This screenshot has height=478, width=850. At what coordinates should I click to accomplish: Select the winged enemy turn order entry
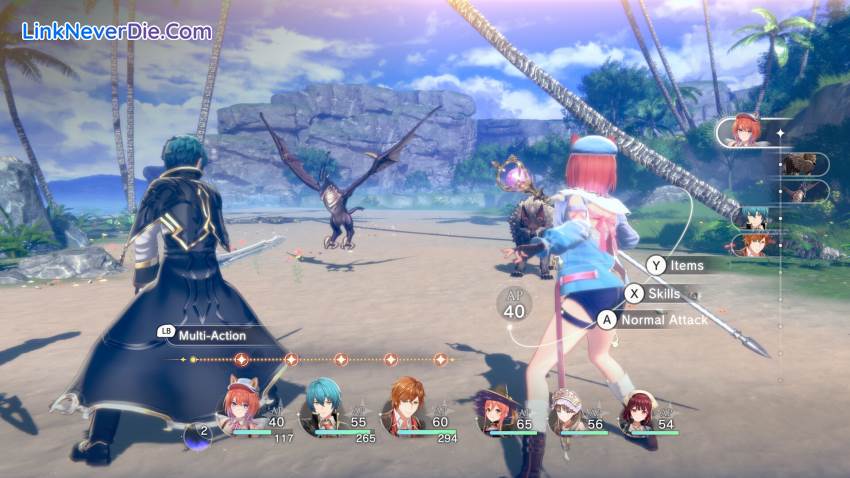pyautogui.click(x=803, y=191)
